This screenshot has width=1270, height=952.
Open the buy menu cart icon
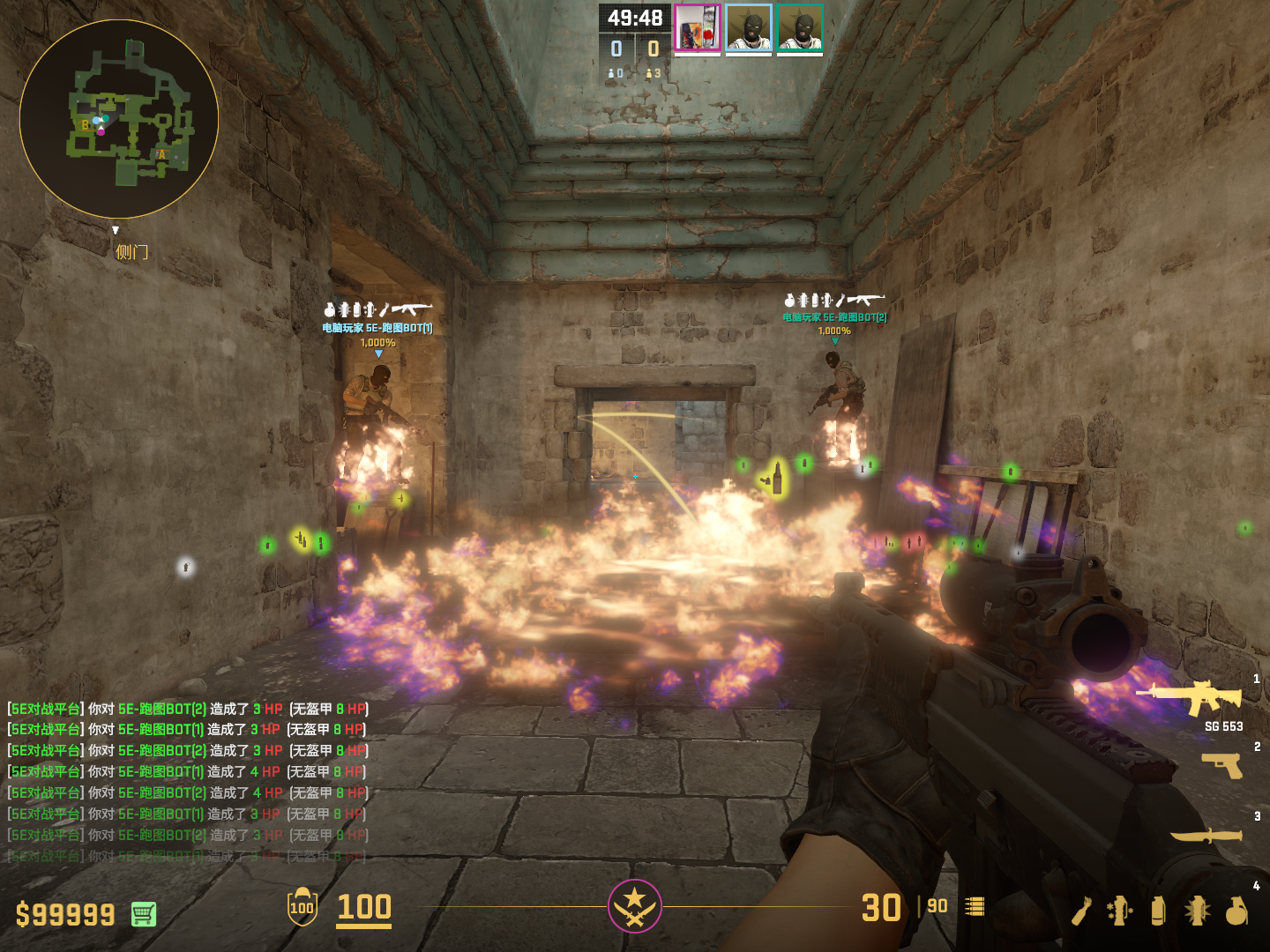pos(144,914)
